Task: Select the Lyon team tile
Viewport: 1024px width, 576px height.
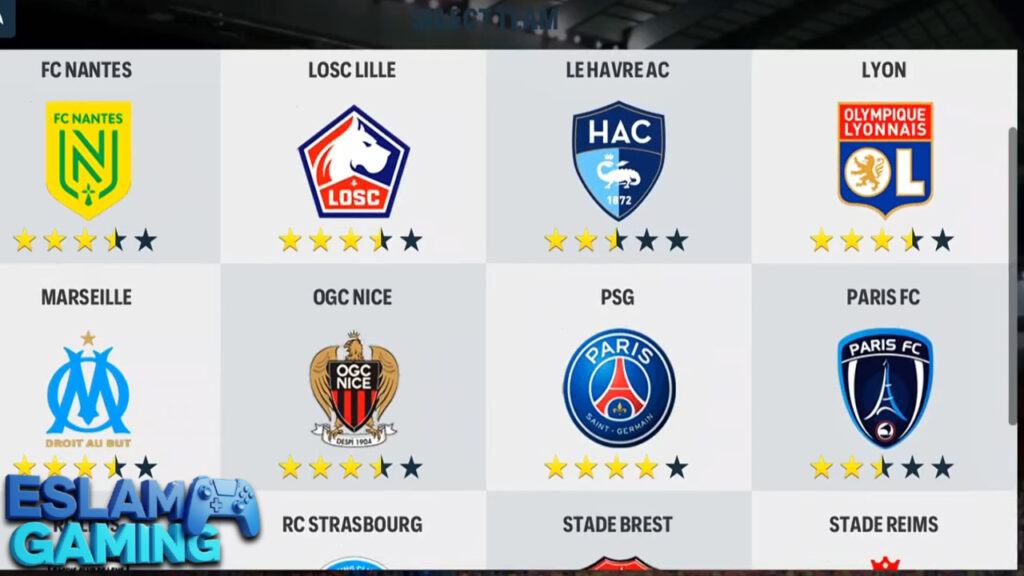Action: [884, 160]
